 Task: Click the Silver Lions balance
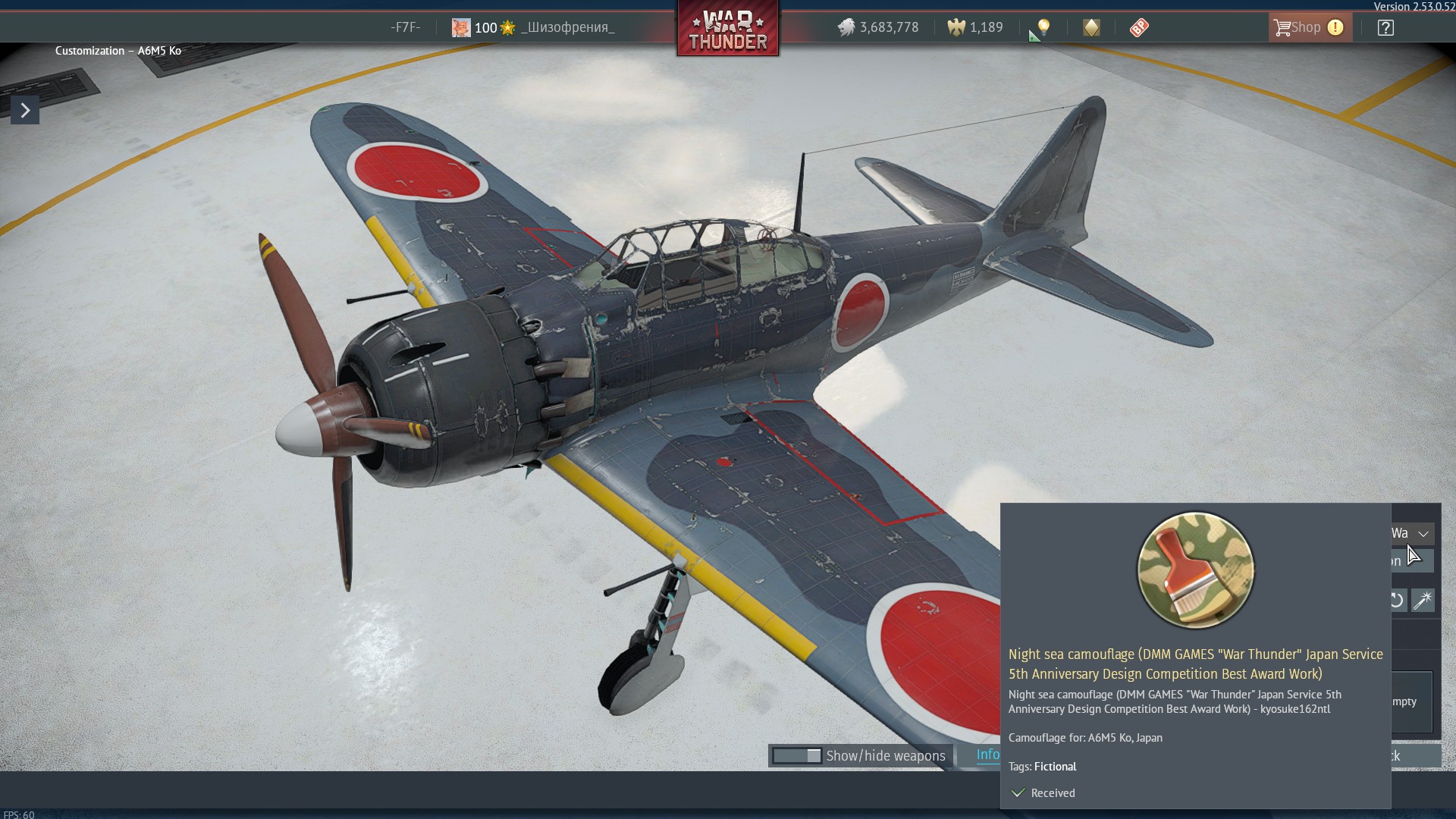(878, 28)
